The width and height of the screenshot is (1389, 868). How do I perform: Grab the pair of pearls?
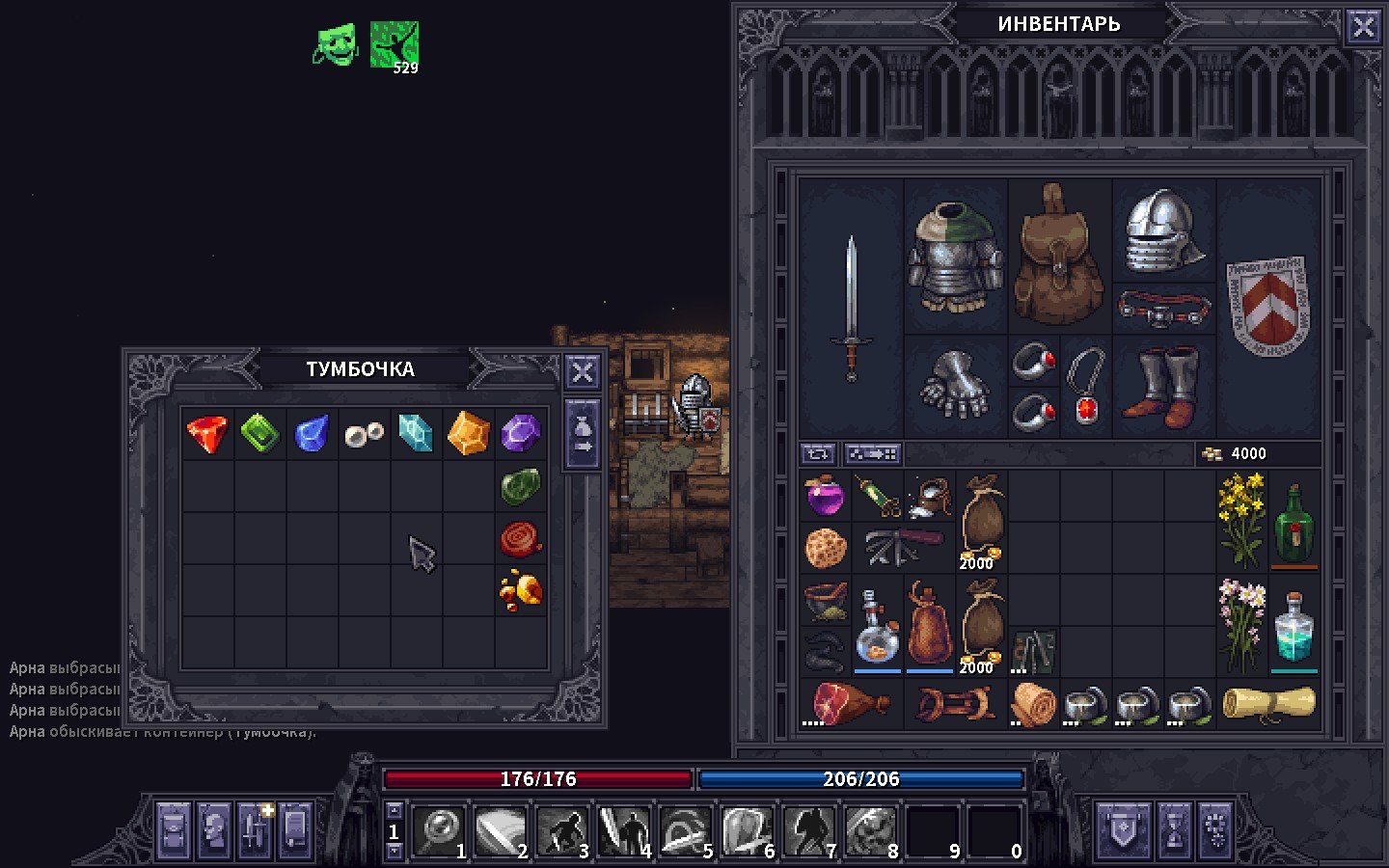click(364, 433)
